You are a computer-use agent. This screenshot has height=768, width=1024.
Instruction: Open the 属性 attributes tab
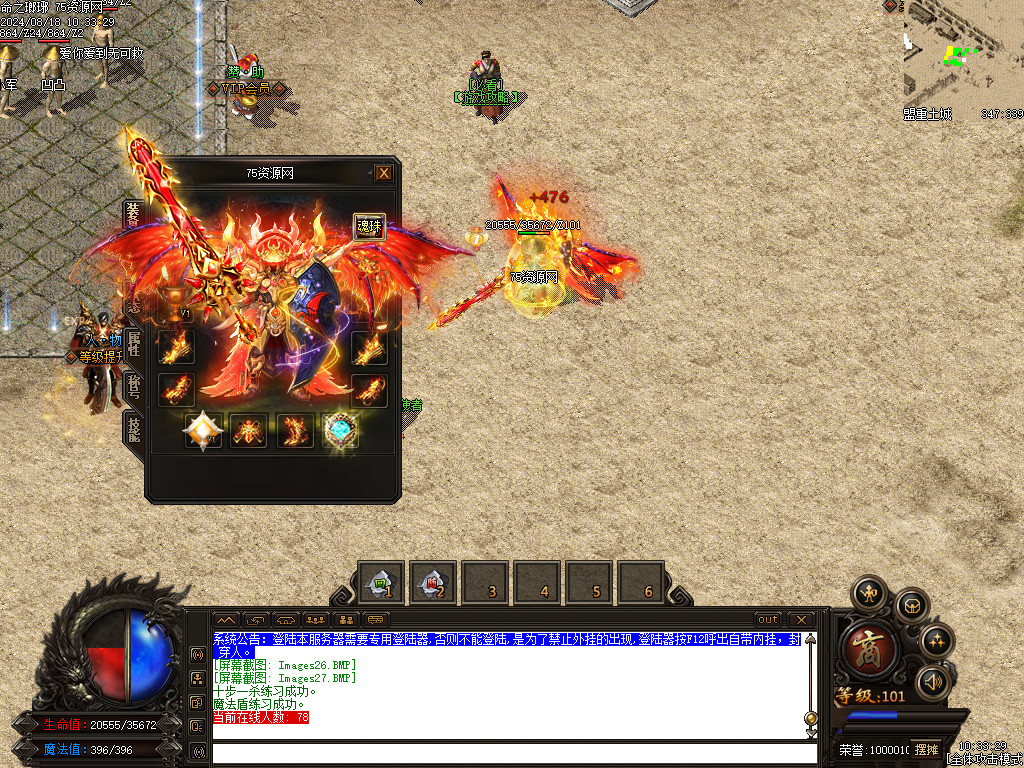pyautogui.click(x=133, y=345)
